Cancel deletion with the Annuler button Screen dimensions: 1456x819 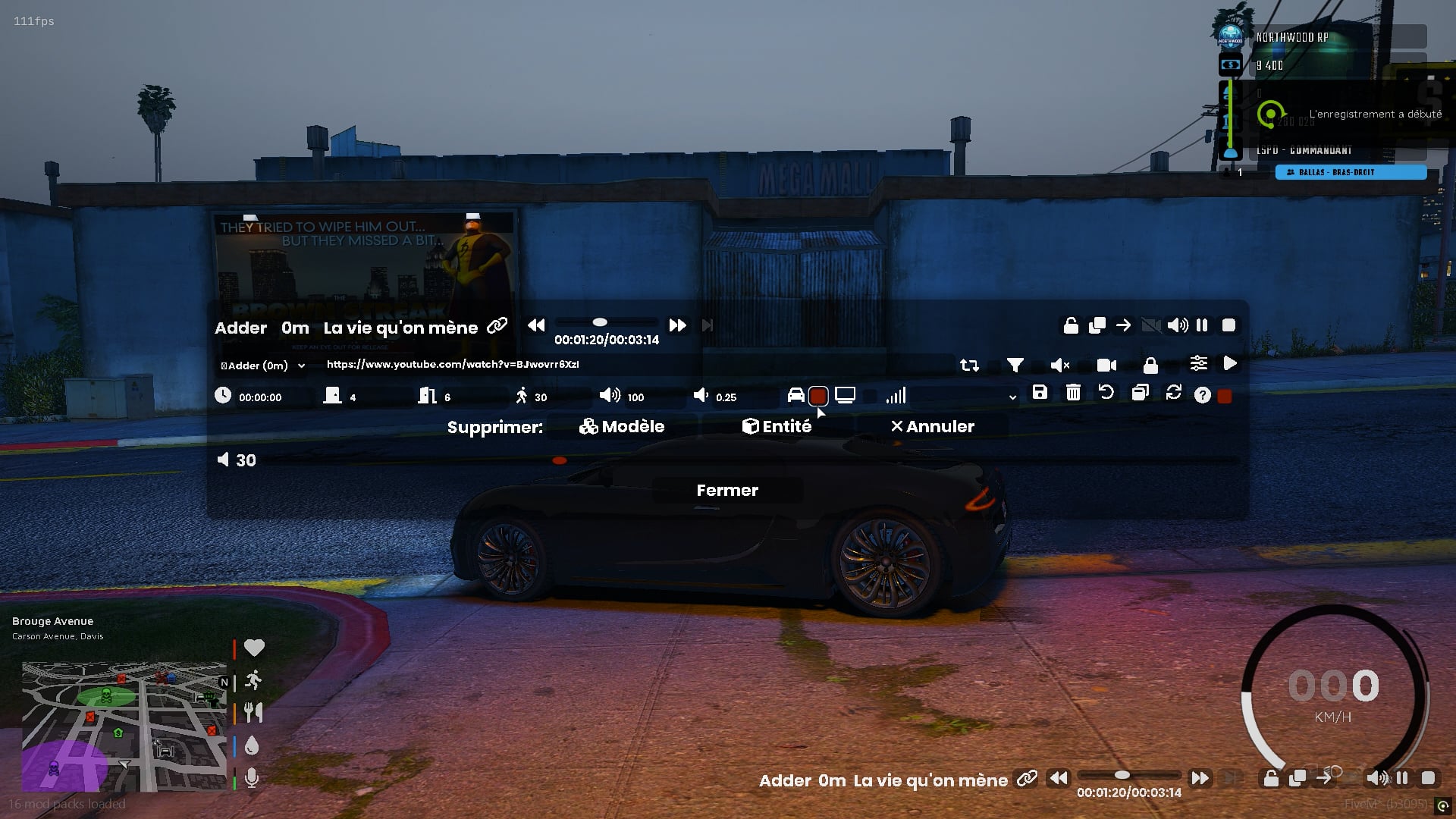point(932,427)
